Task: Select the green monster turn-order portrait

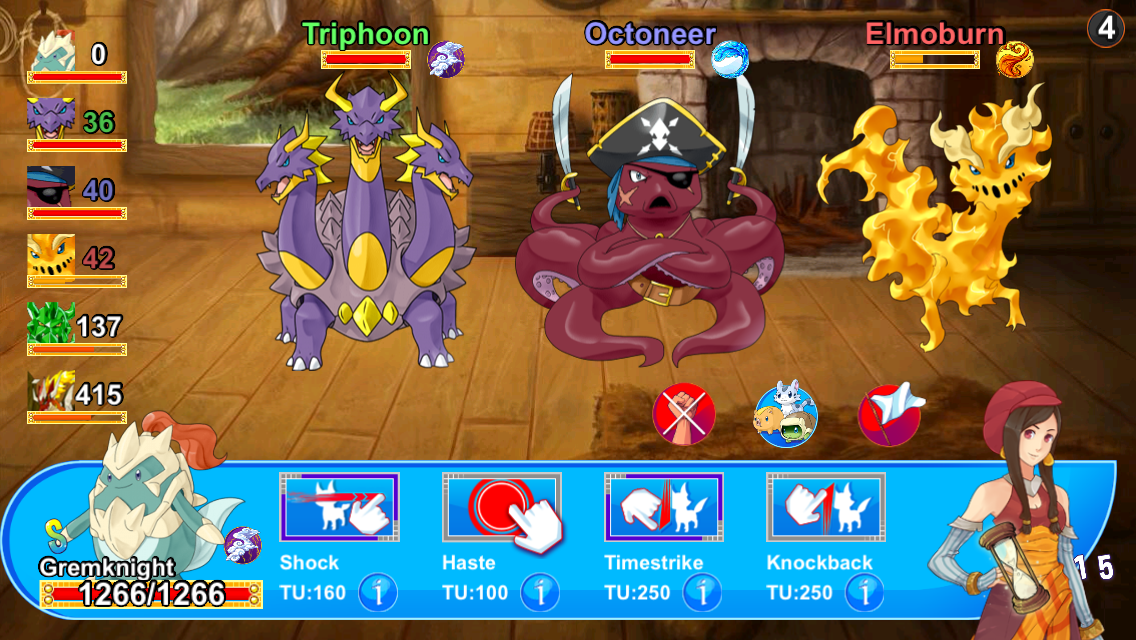Action: pyautogui.click(x=52, y=325)
